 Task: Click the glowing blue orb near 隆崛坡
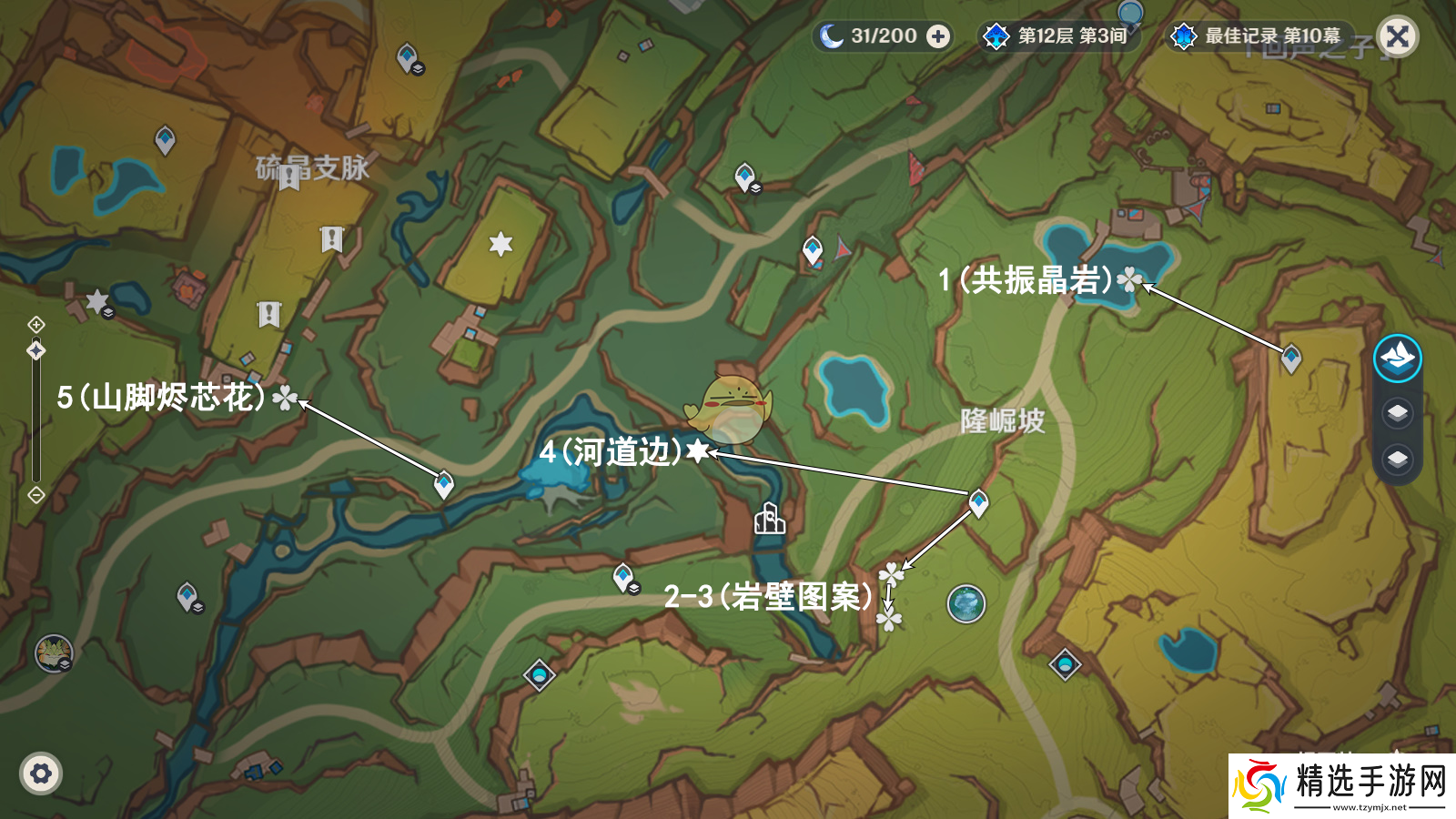(968, 604)
